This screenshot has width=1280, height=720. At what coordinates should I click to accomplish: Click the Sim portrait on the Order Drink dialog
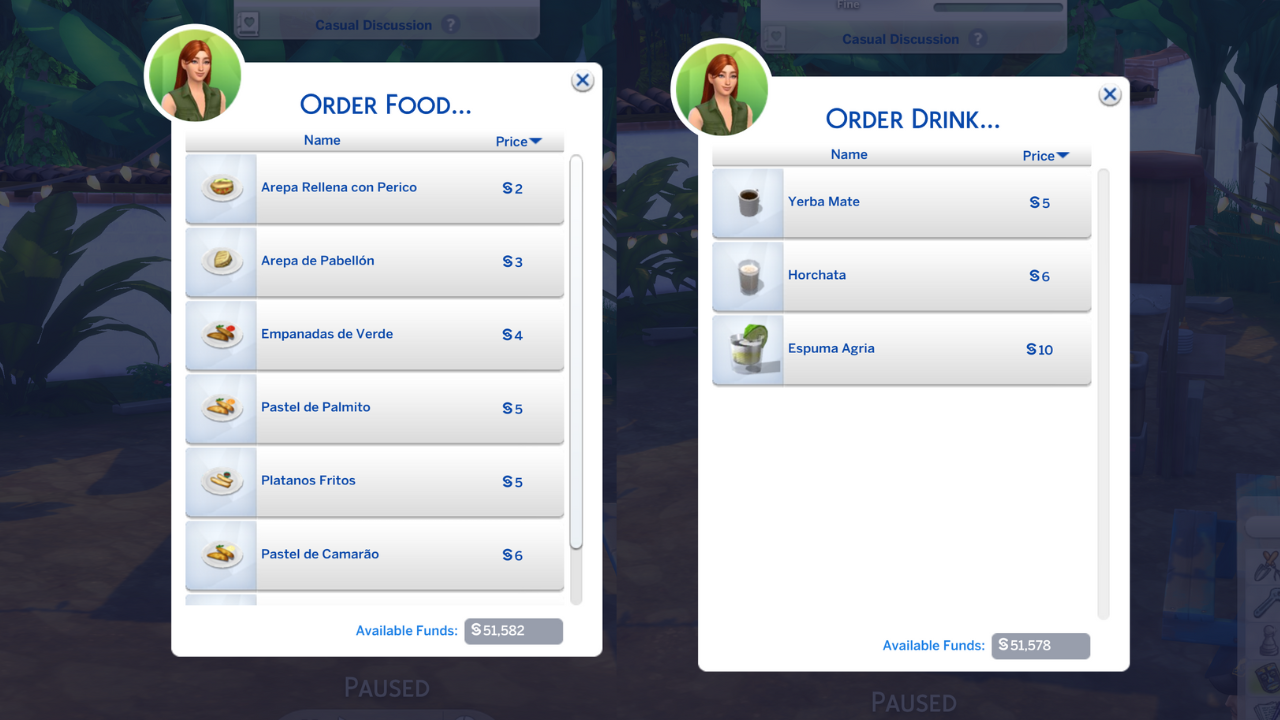click(720, 89)
